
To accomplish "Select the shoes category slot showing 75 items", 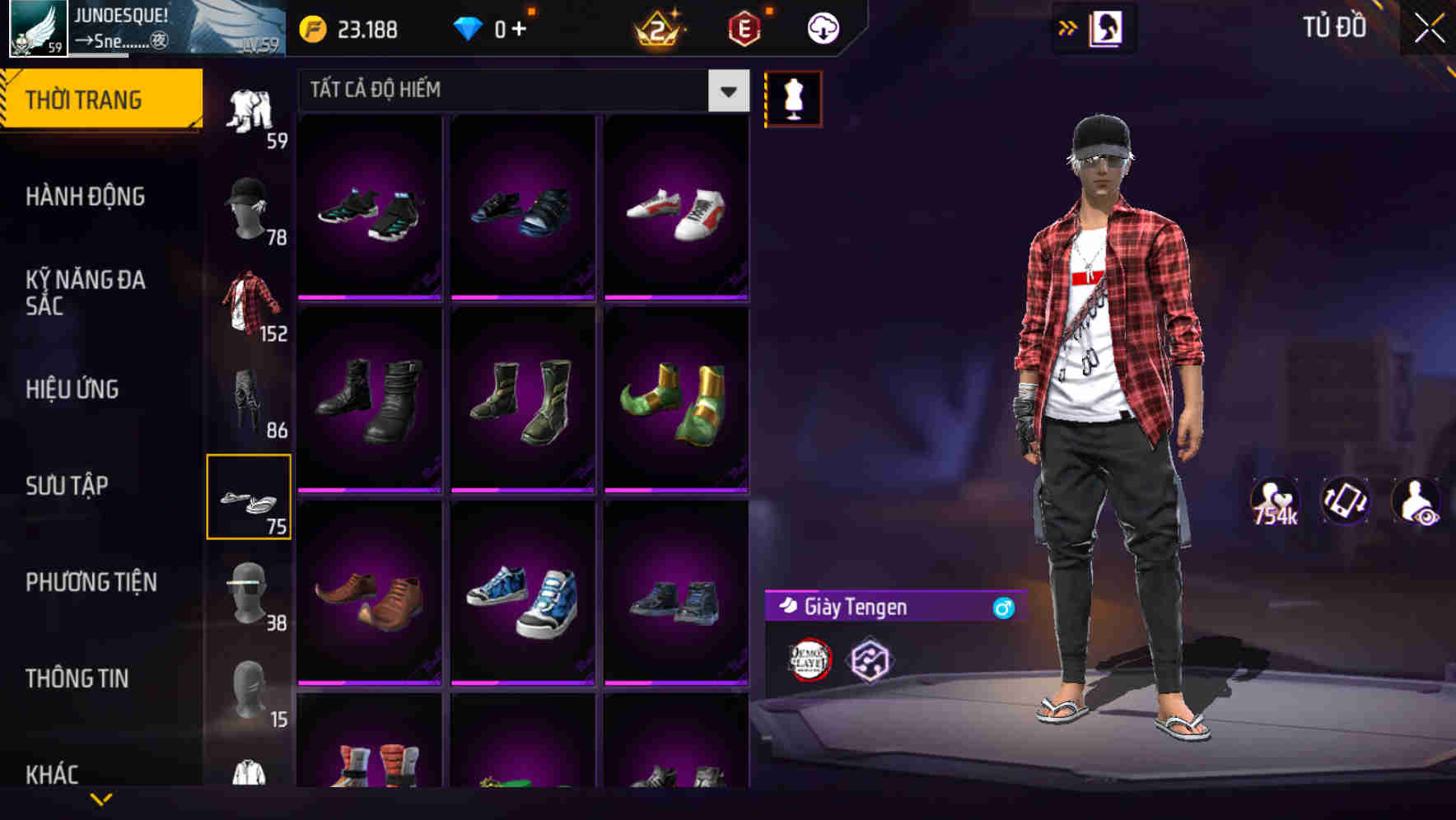I will [250, 496].
